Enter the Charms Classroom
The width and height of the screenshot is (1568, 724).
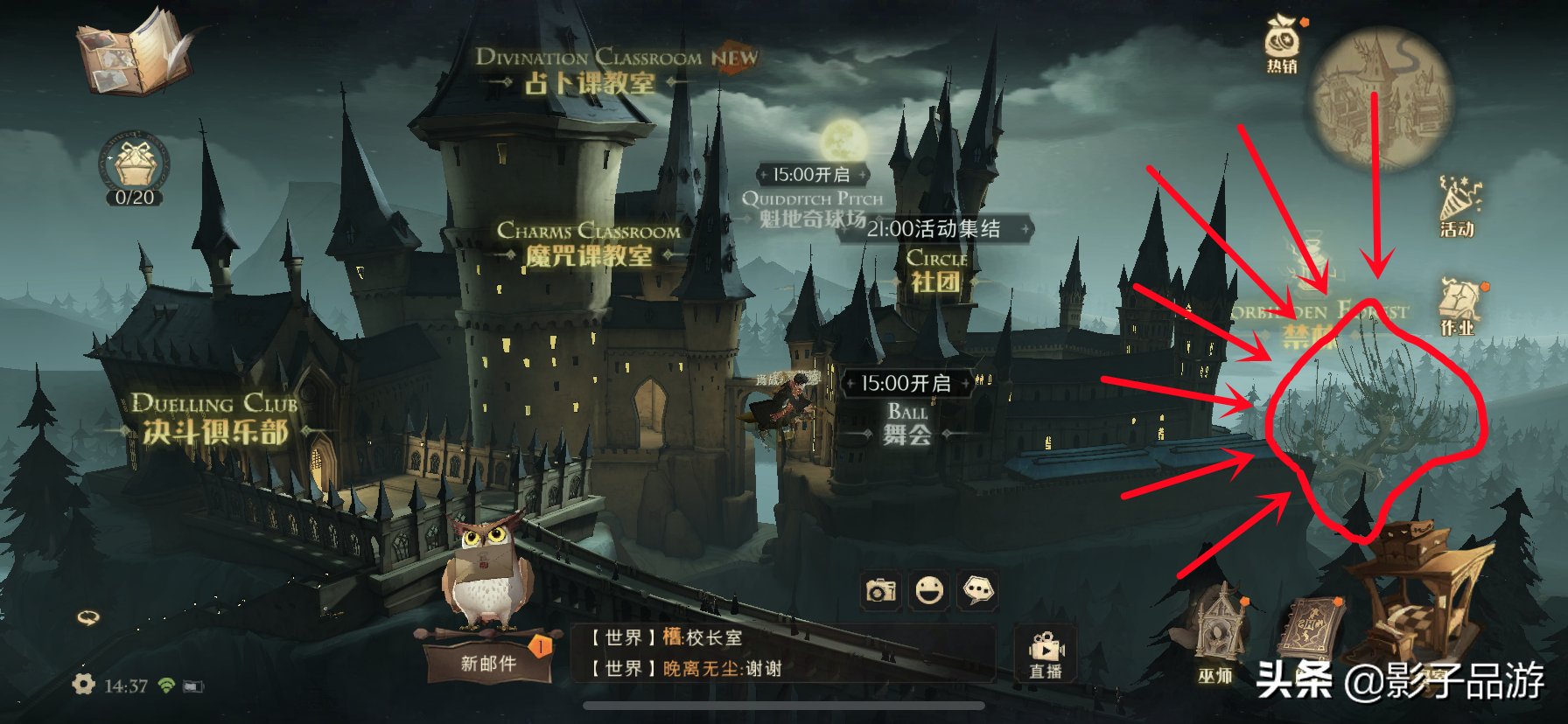tap(588, 244)
